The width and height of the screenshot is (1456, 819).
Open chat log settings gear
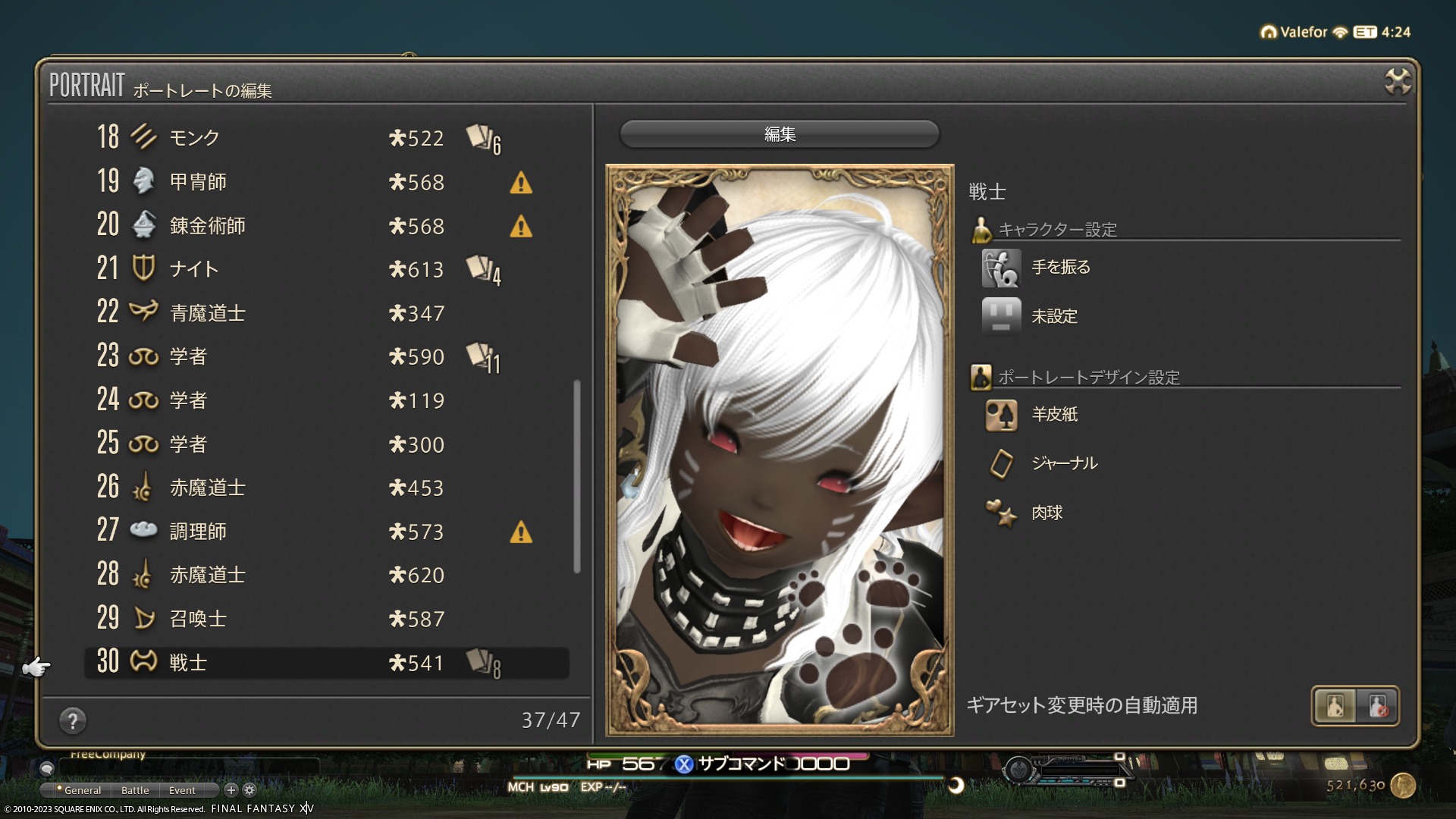pyautogui.click(x=249, y=790)
